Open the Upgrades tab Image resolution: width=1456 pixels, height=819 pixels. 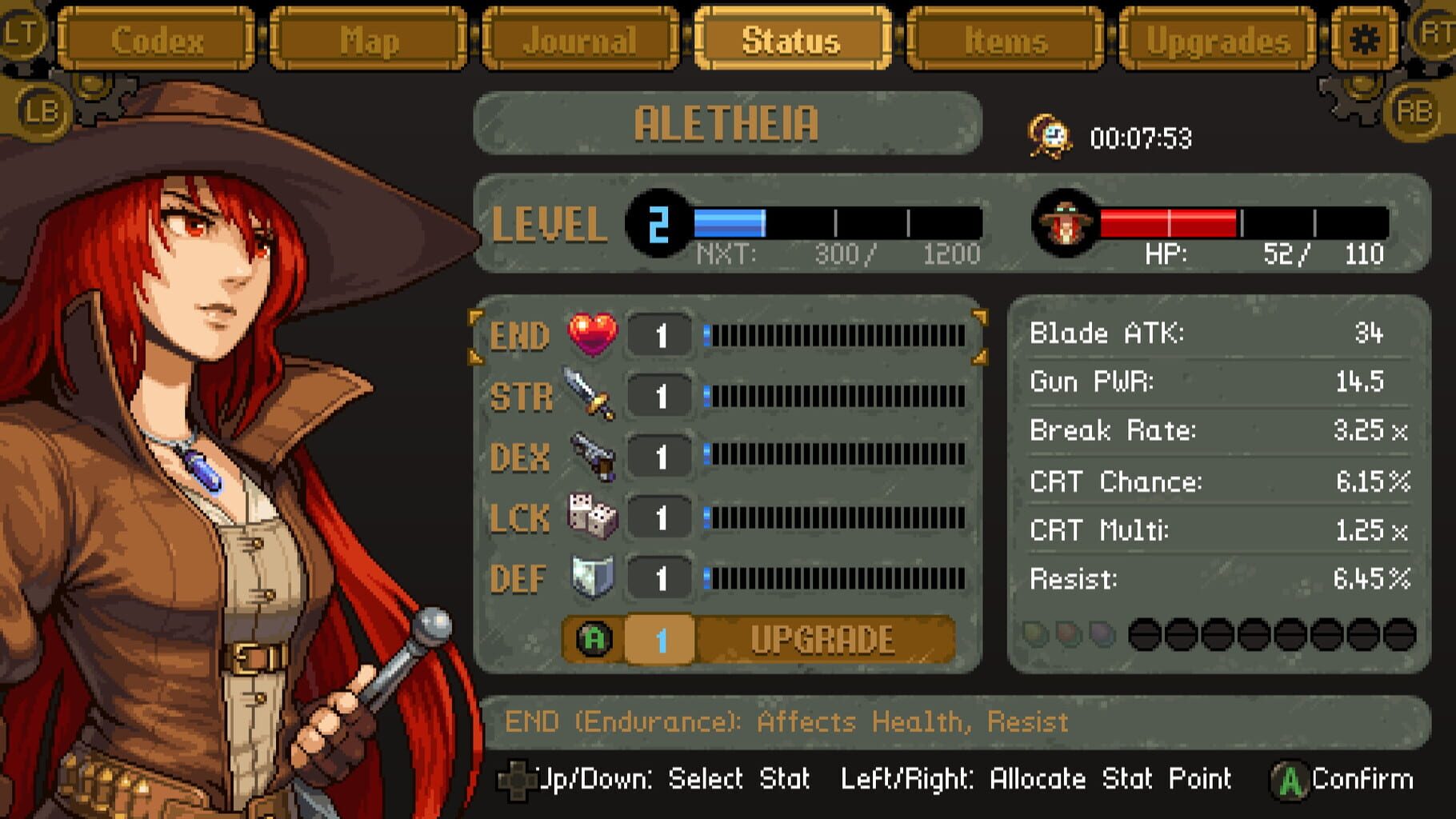pyautogui.click(x=1222, y=40)
